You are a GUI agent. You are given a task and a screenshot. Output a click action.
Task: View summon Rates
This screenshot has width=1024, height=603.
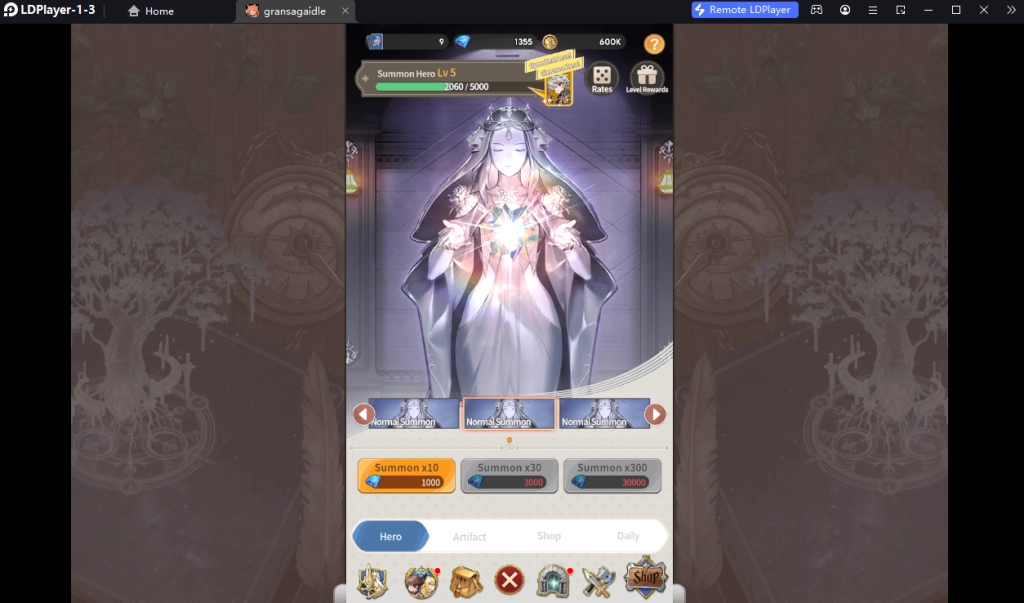602,78
